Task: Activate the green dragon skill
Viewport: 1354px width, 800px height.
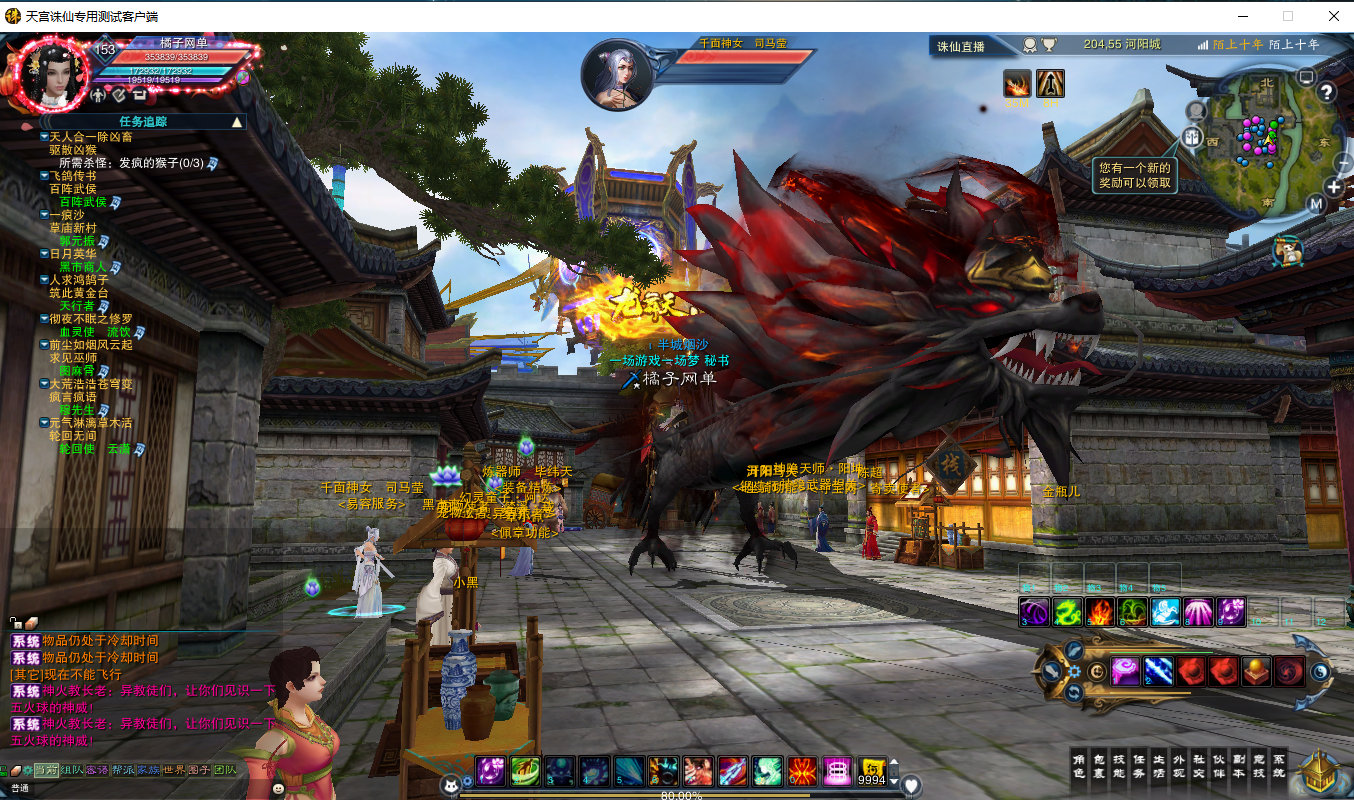Action: coord(1069,612)
